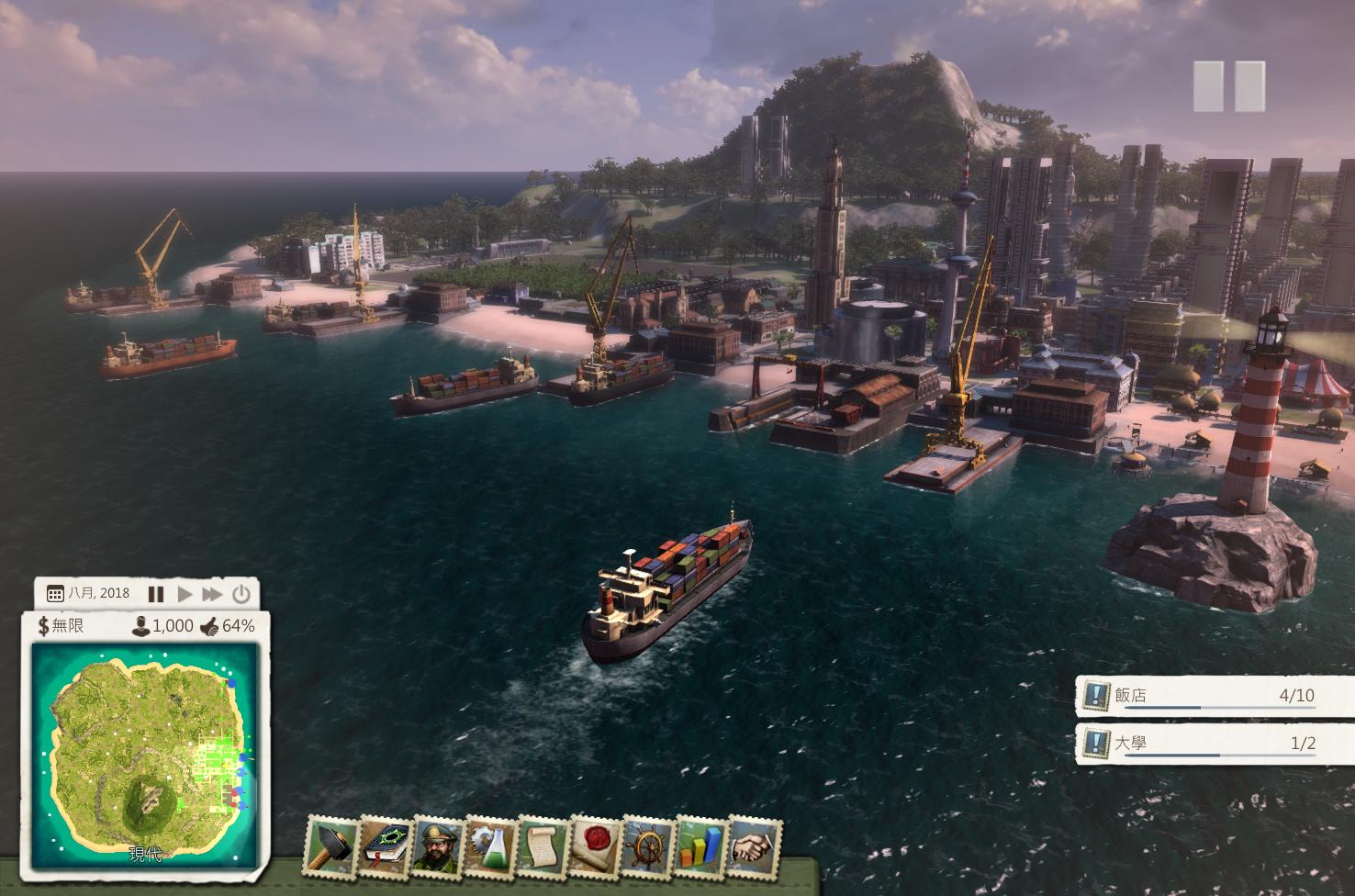Pause the game speed control
Image resolution: width=1355 pixels, height=896 pixels.
point(156,594)
